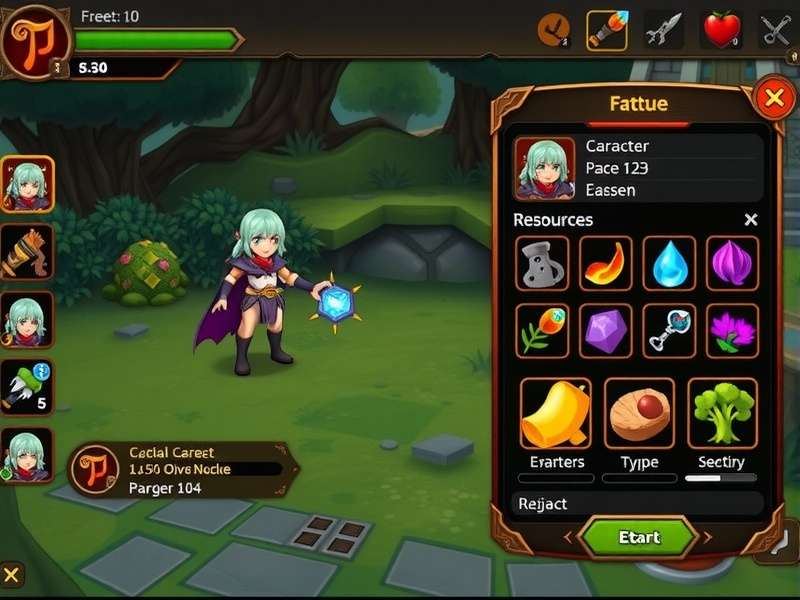Select the blue water droplet resource
The height and width of the screenshot is (600, 800).
pyautogui.click(x=668, y=263)
